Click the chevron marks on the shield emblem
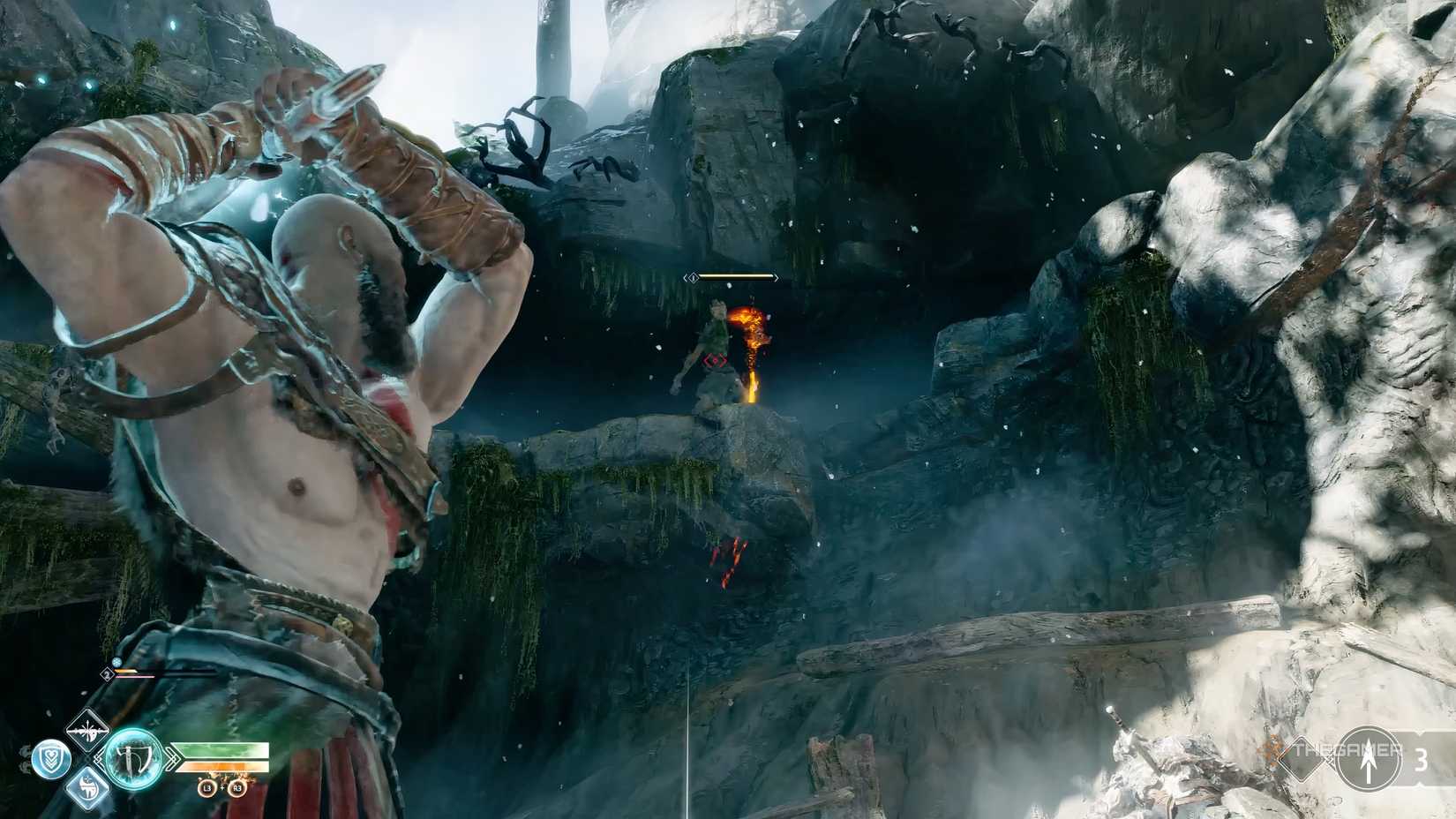The height and width of the screenshot is (819, 1456). point(50,764)
